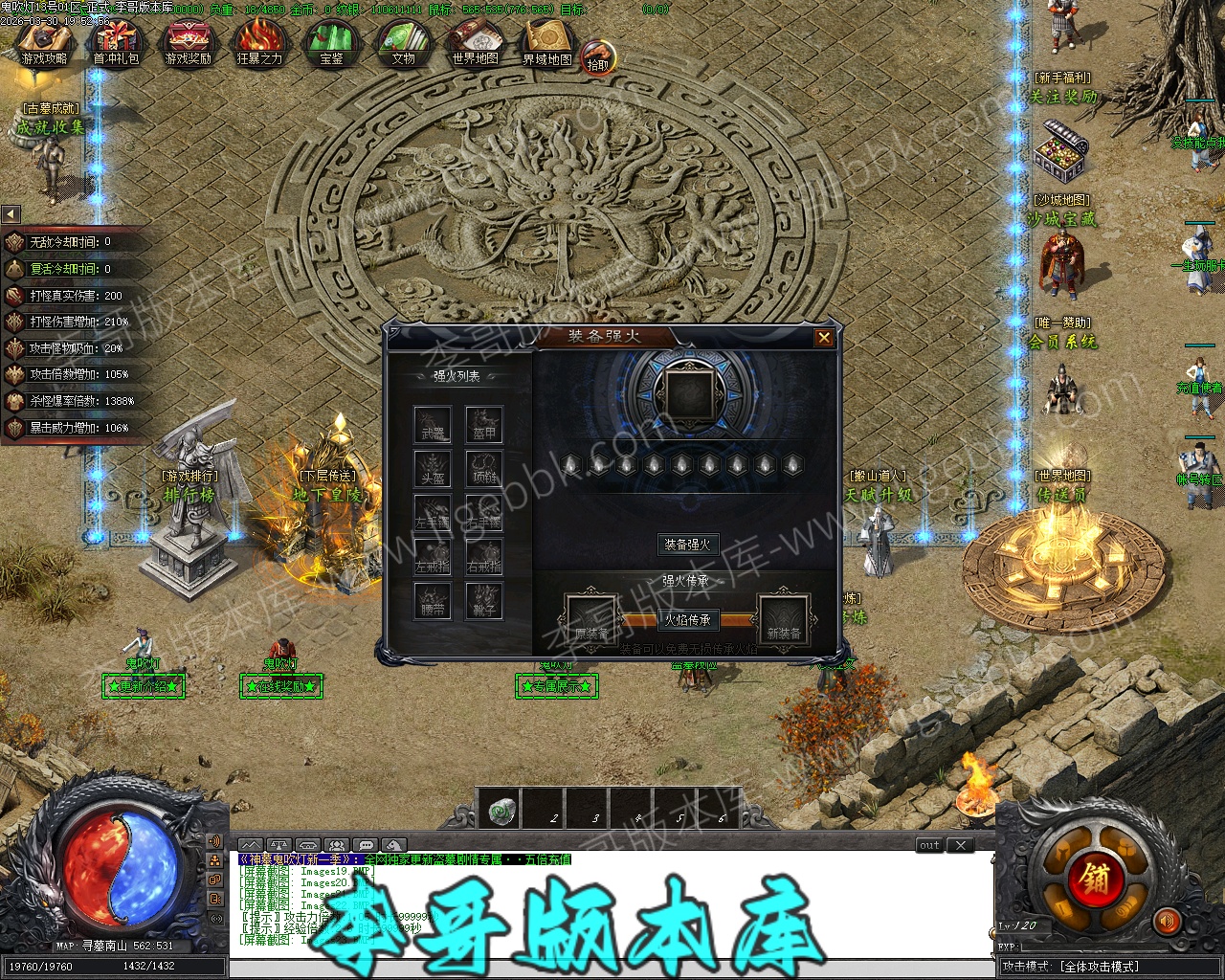The height and width of the screenshot is (980, 1225).
Task: Click the 拾取 pickup button
Action: [x=597, y=58]
